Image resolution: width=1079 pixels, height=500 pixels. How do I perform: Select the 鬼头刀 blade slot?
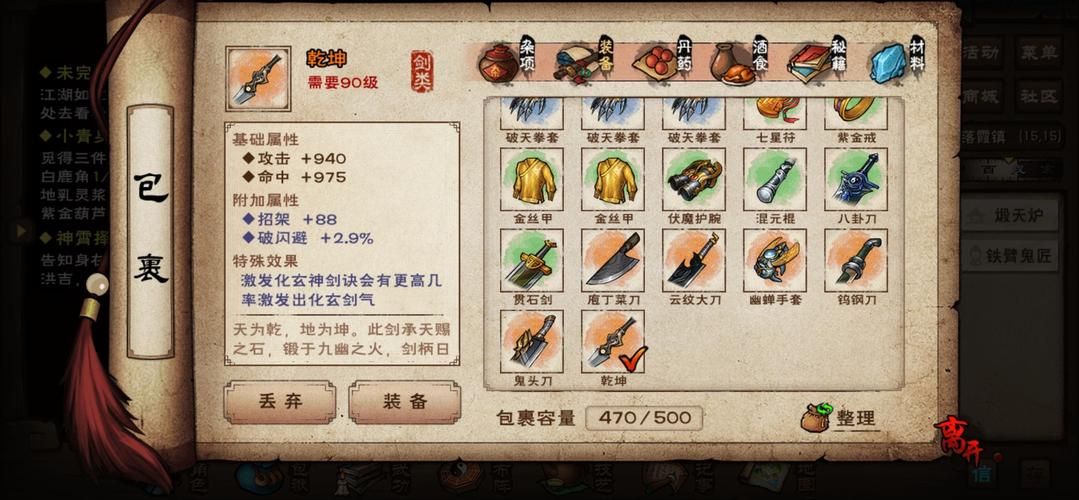click(531, 341)
